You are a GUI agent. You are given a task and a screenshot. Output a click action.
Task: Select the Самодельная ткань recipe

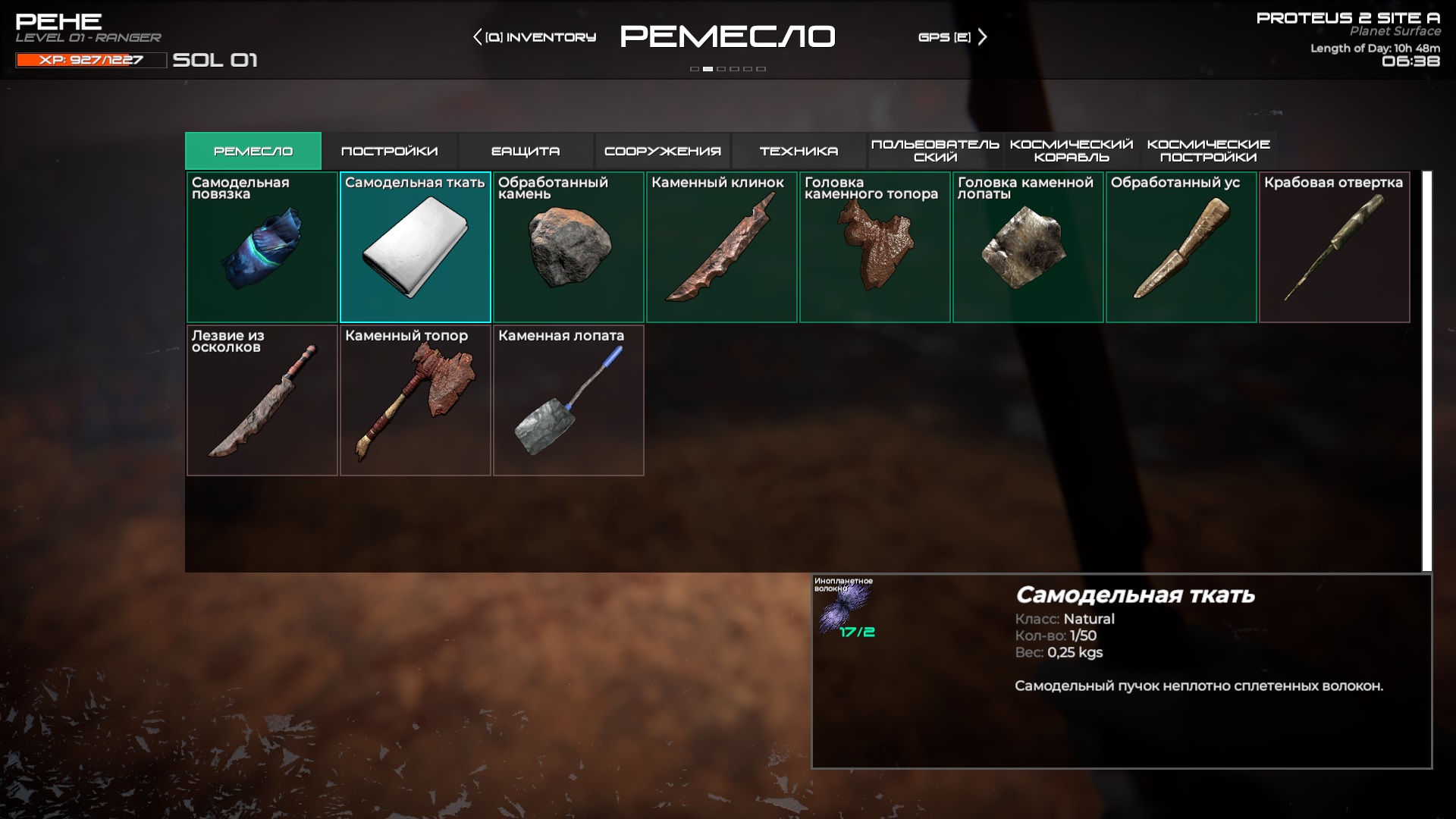pos(416,247)
